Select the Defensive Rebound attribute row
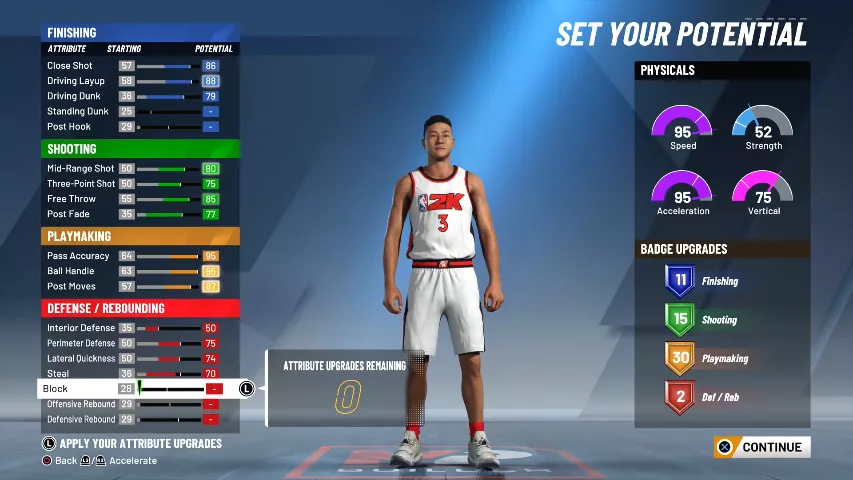 [x=132, y=419]
